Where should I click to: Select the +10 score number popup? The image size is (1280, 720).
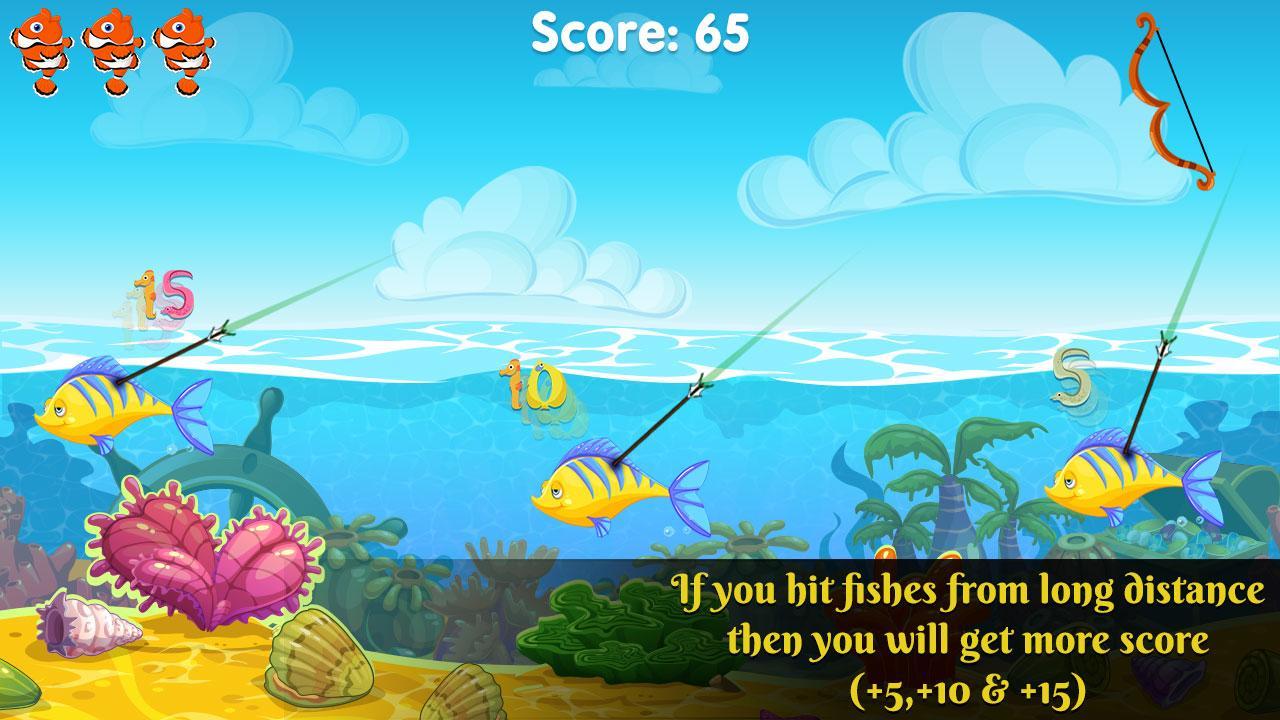[x=545, y=385]
